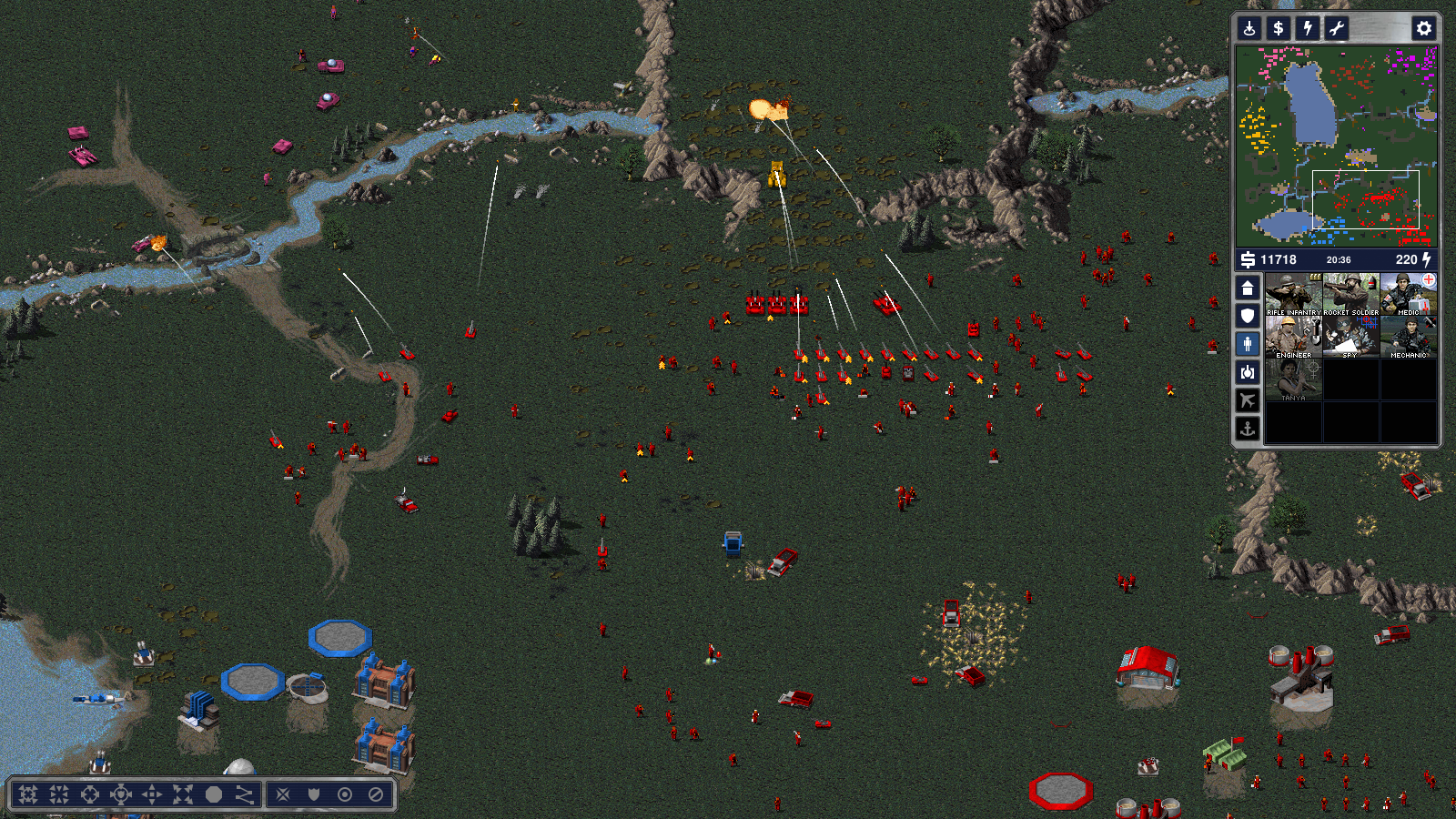Image resolution: width=1456 pixels, height=819 pixels.
Task: Toggle power-down mode with the lightning button
Action: [1308, 28]
